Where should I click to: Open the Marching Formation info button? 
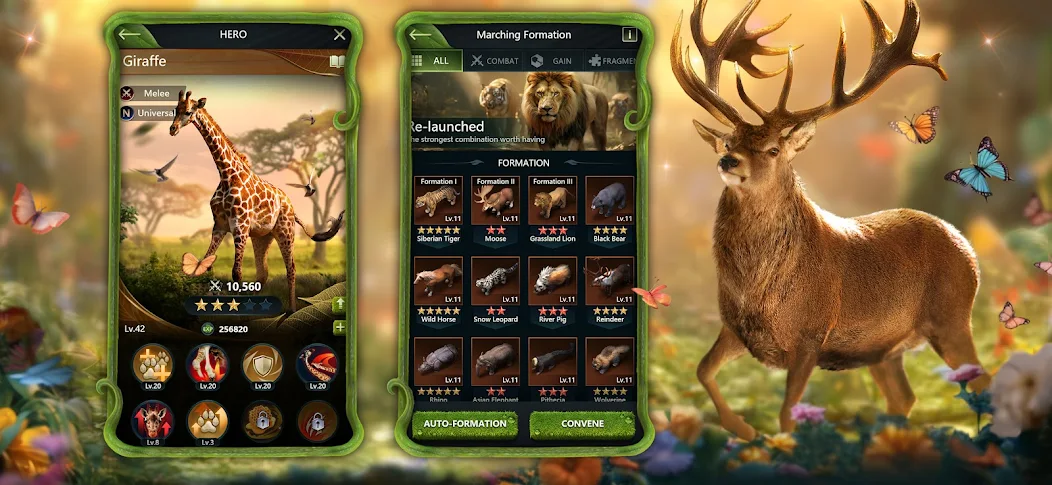tap(629, 35)
